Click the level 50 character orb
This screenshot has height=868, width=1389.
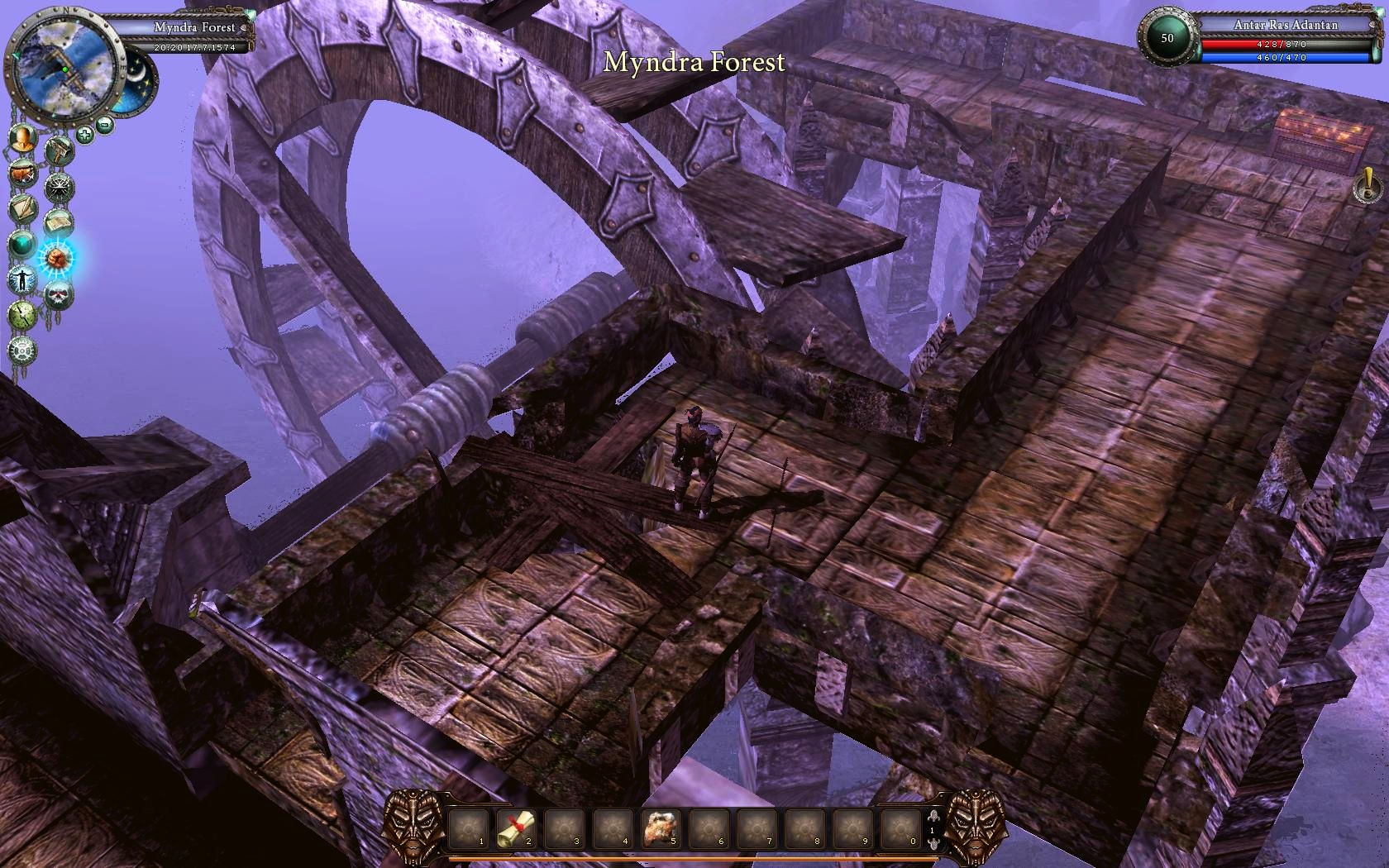coord(1167,38)
